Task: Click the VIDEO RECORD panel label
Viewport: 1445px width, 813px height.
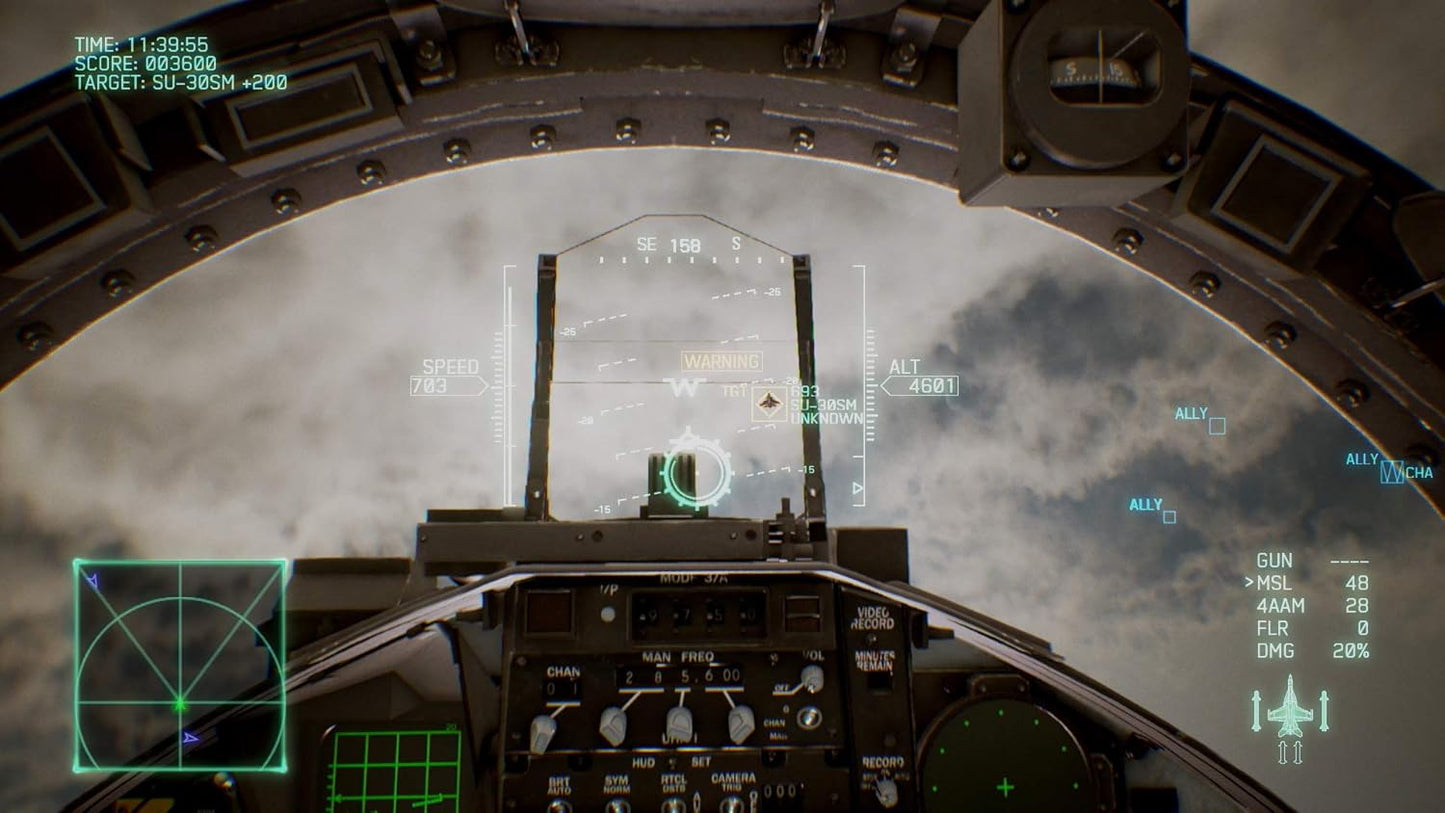Action: point(874,618)
